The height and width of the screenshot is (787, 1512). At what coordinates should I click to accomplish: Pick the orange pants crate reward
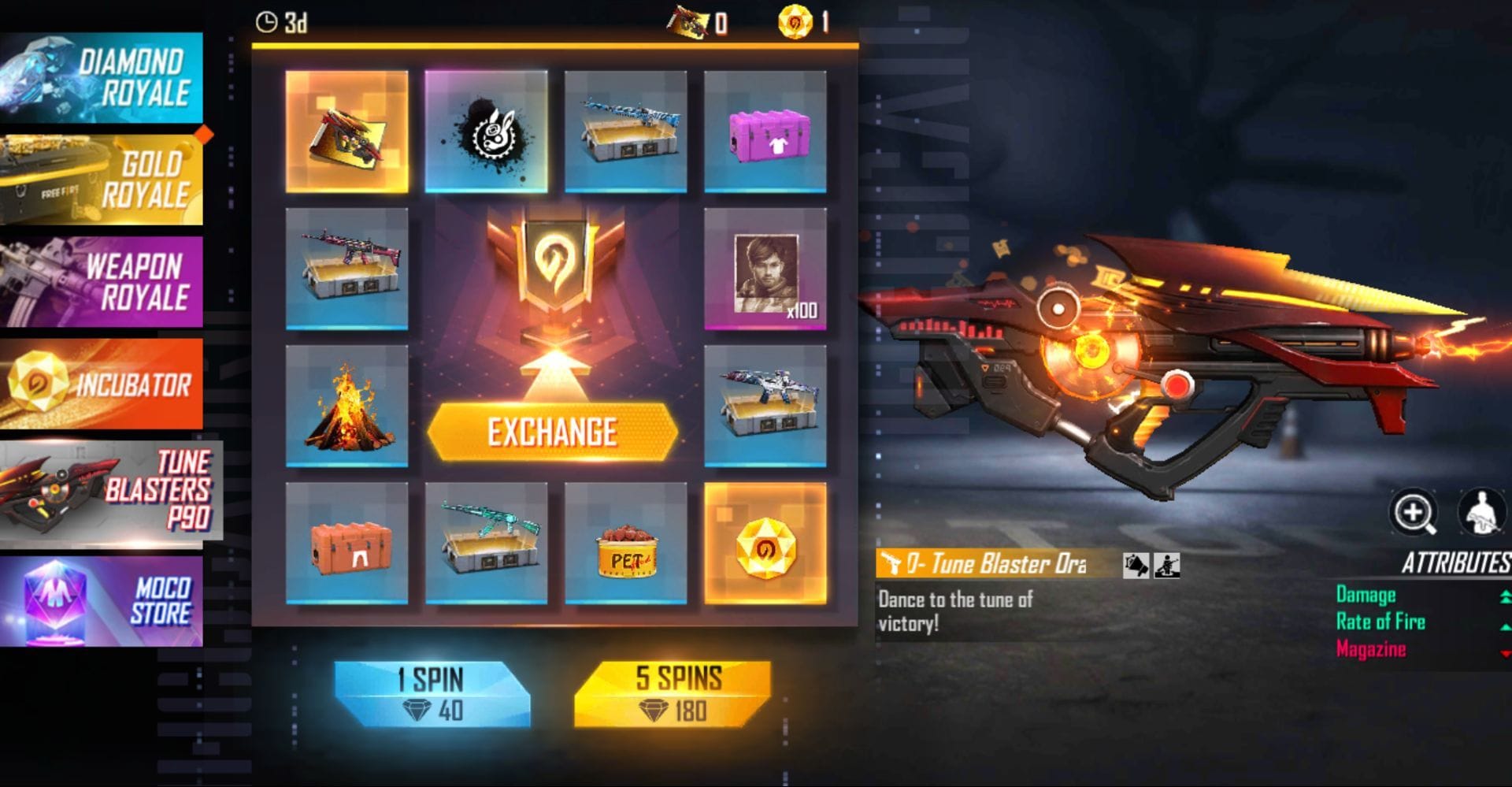pos(346,544)
